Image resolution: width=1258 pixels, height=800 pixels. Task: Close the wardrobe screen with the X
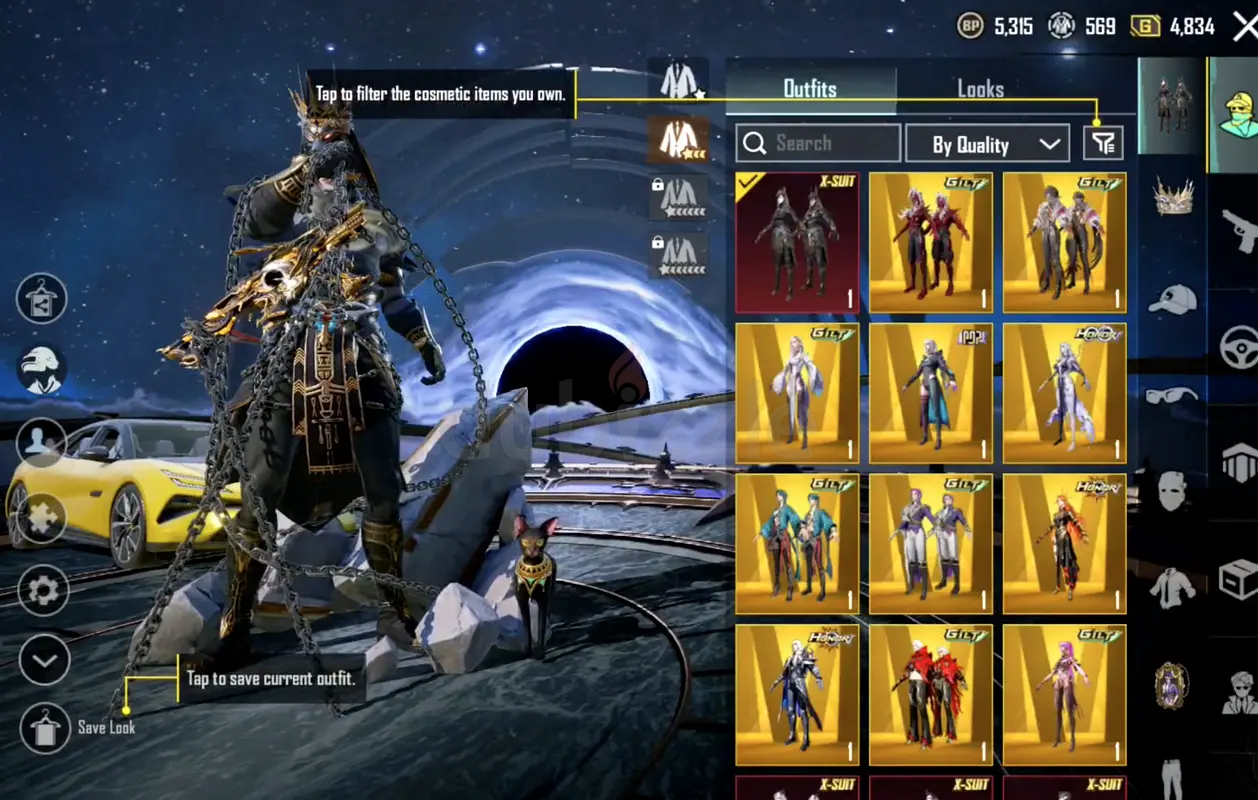(x=1244, y=27)
